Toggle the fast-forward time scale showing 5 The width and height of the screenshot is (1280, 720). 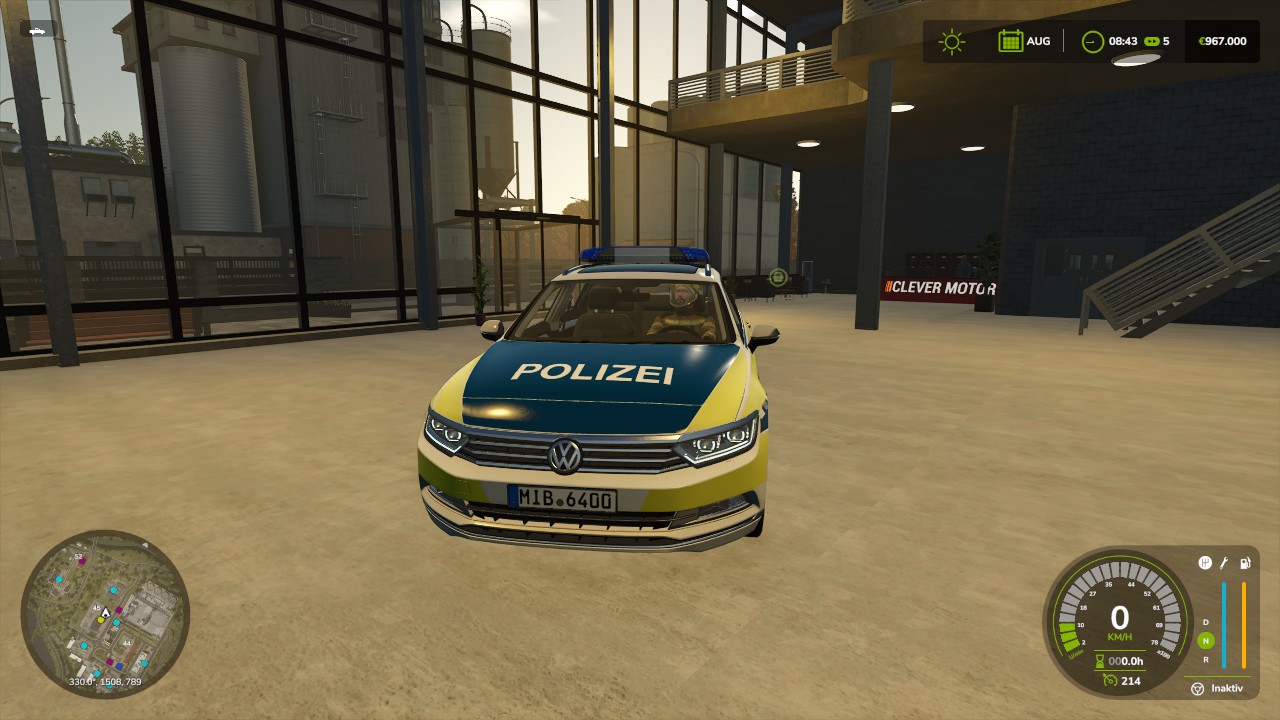pyautogui.click(x=1154, y=41)
